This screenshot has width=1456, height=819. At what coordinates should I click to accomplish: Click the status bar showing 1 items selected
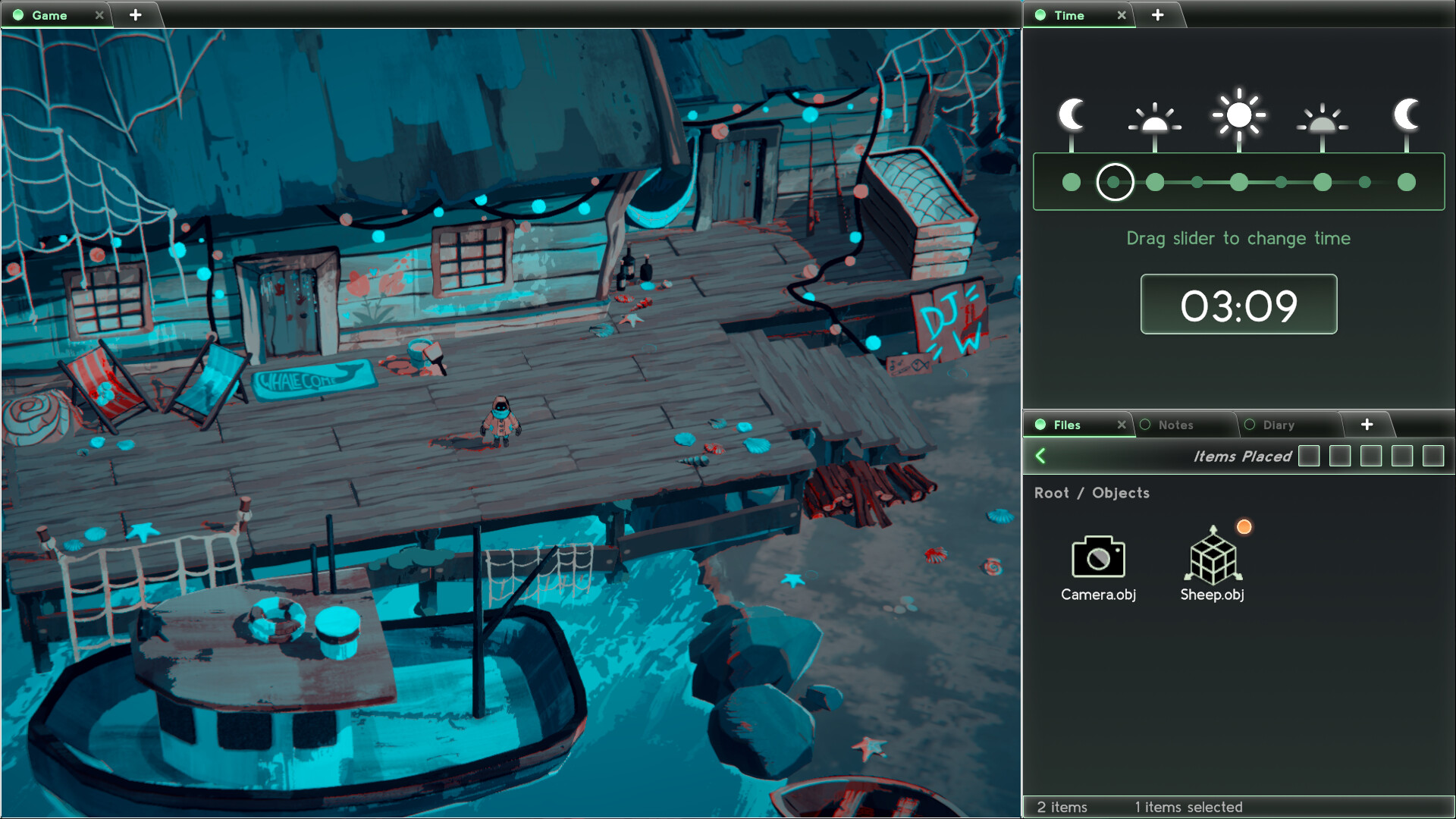[x=1188, y=807]
